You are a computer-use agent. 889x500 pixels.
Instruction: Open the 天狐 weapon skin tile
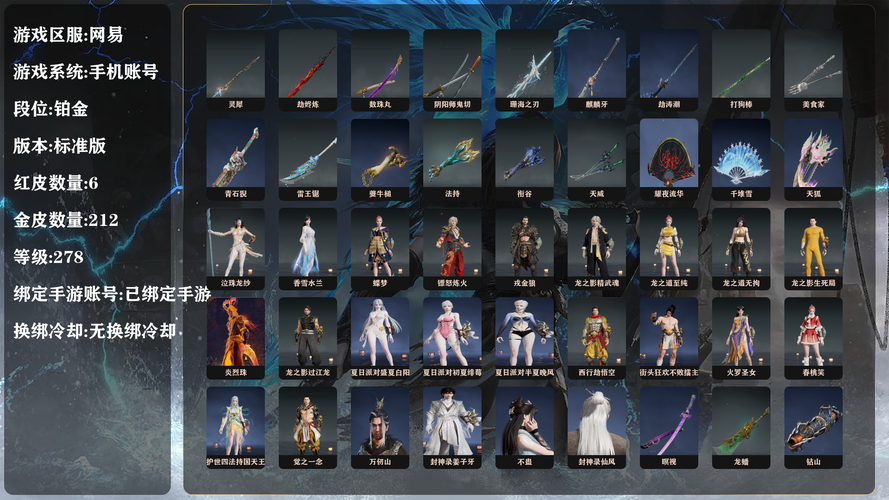coord(813,157)
